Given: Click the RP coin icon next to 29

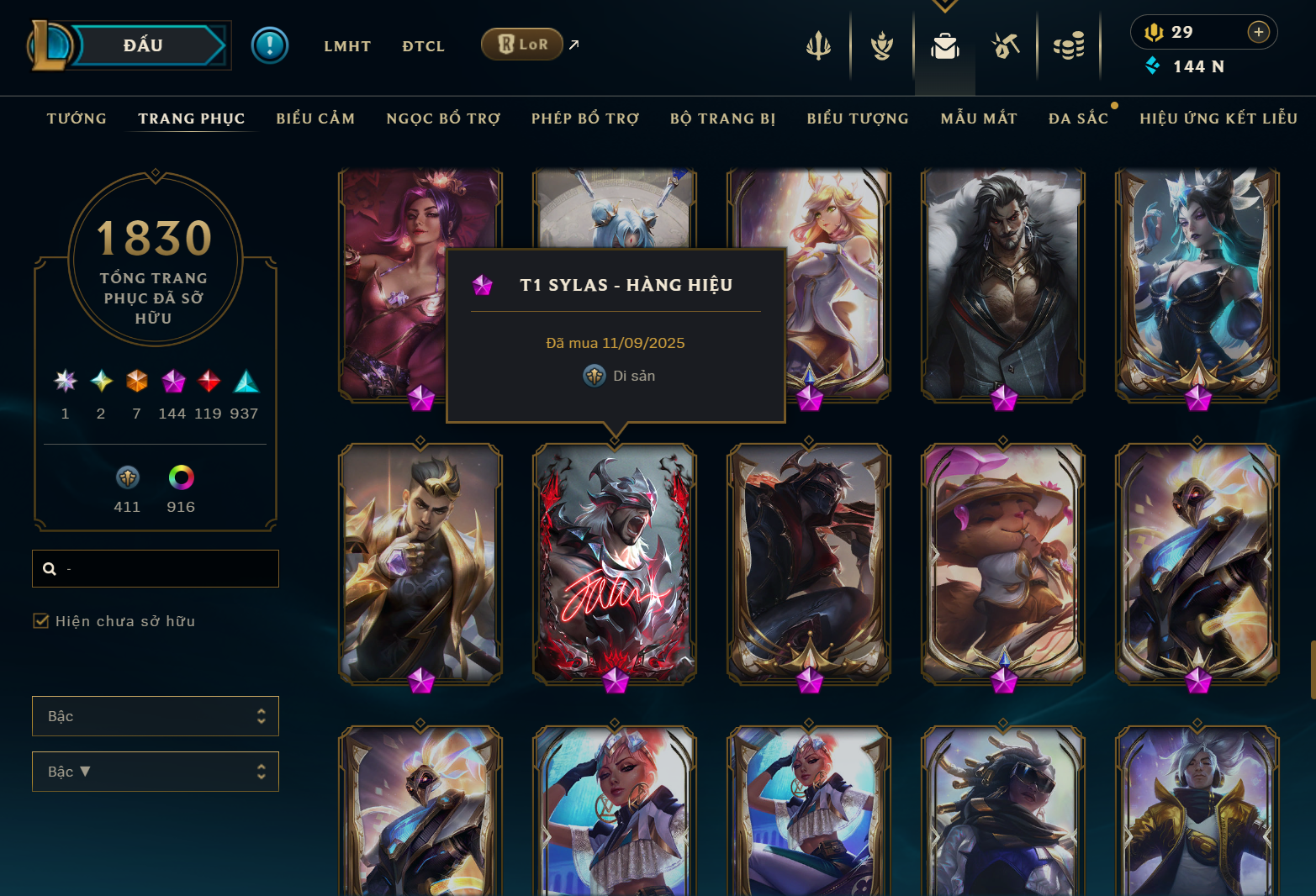Looking at the screenshot, I should pyautogui.click(x=1154, y=32).
